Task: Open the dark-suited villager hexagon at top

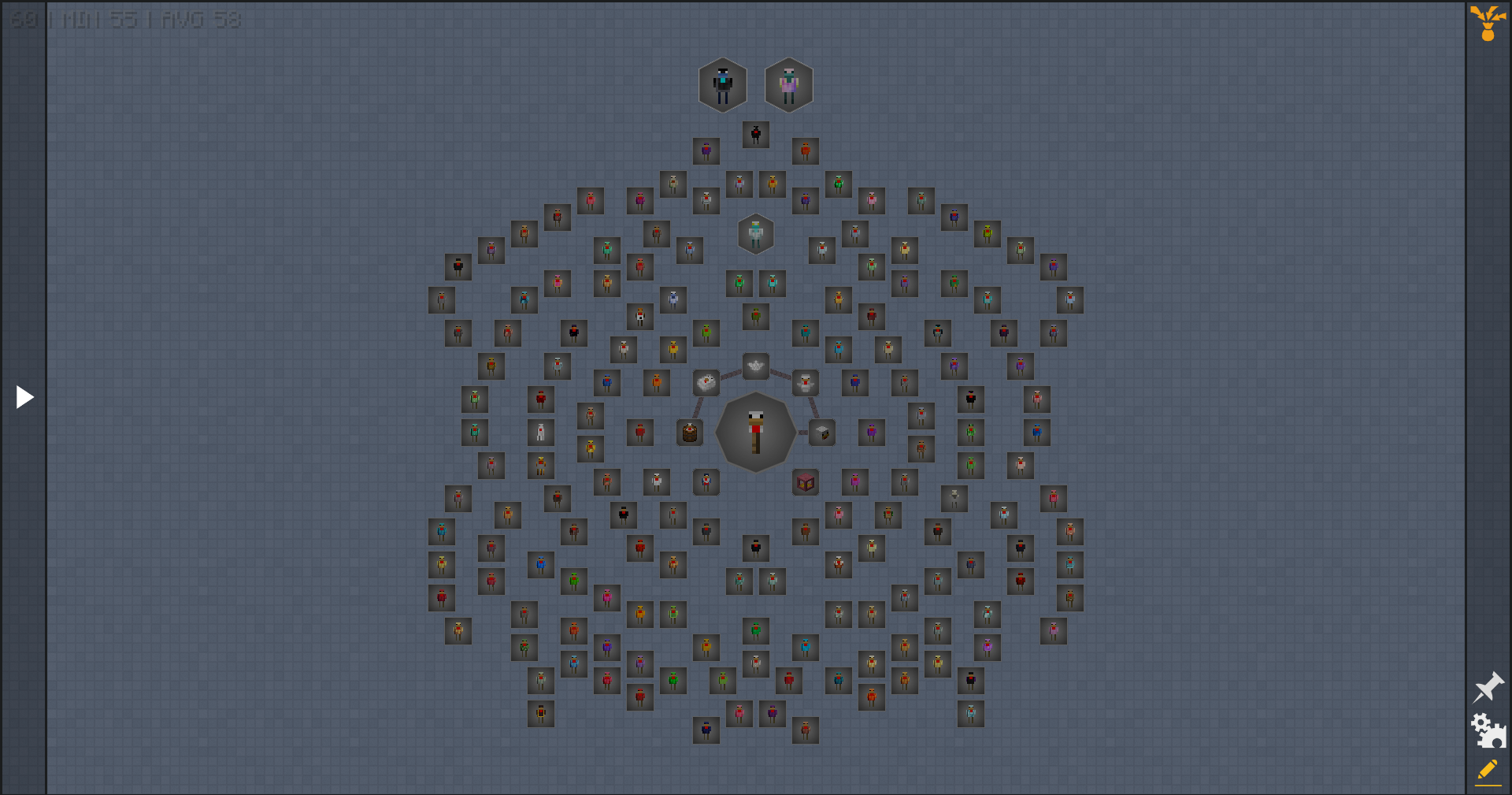Action: [x=722, y=84]
